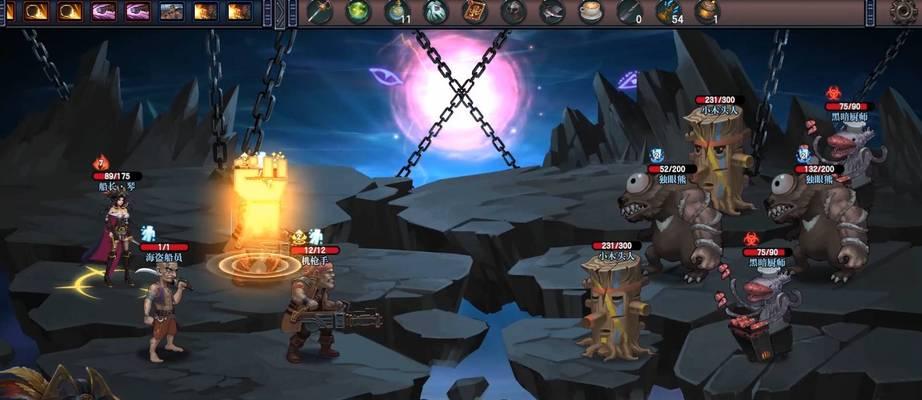Open settings with the gear icon
This screenshot has height=400, width=922.
[904, 11]
